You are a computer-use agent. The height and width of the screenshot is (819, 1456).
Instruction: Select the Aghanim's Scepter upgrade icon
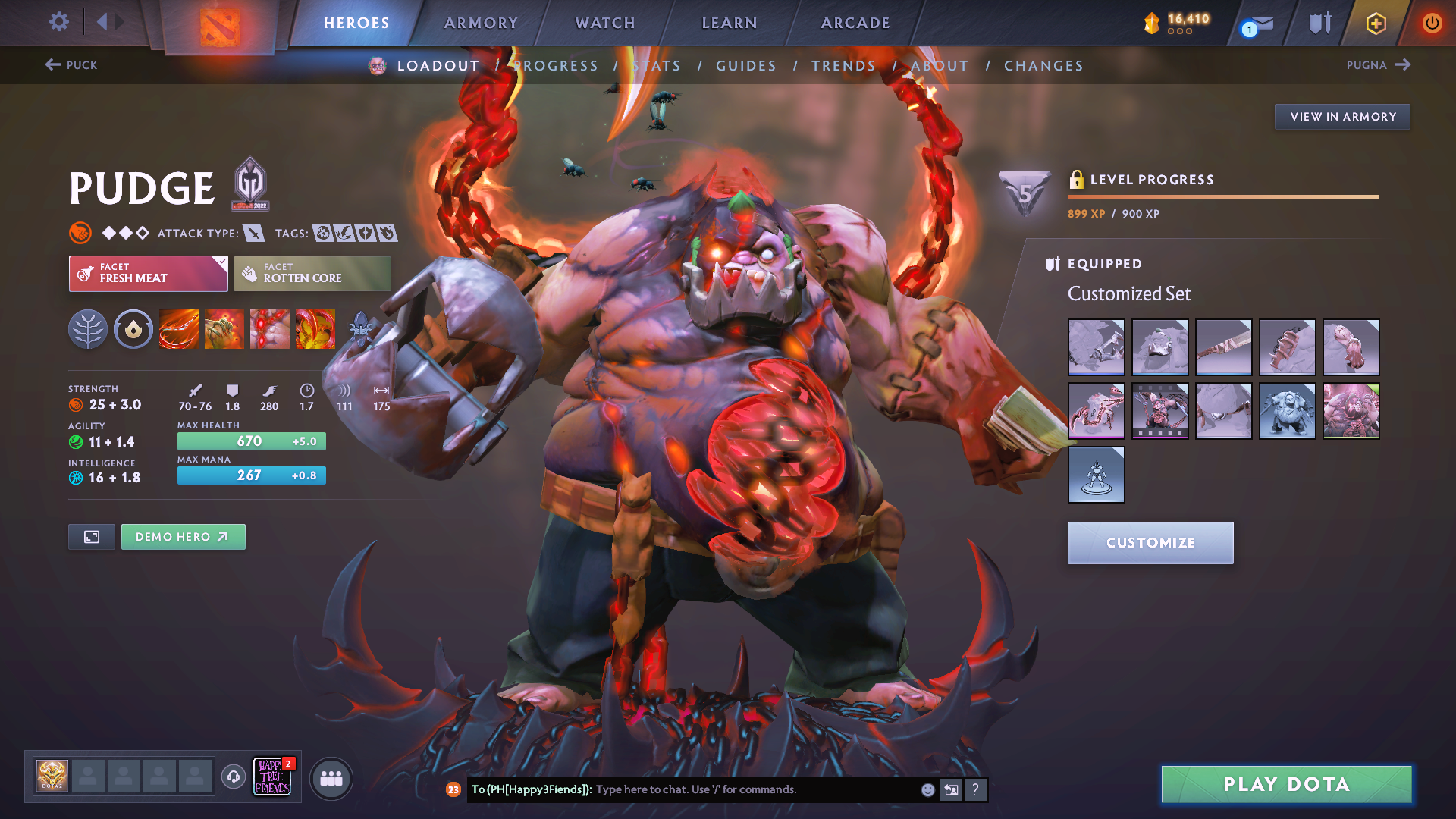[x=361, y=329]
